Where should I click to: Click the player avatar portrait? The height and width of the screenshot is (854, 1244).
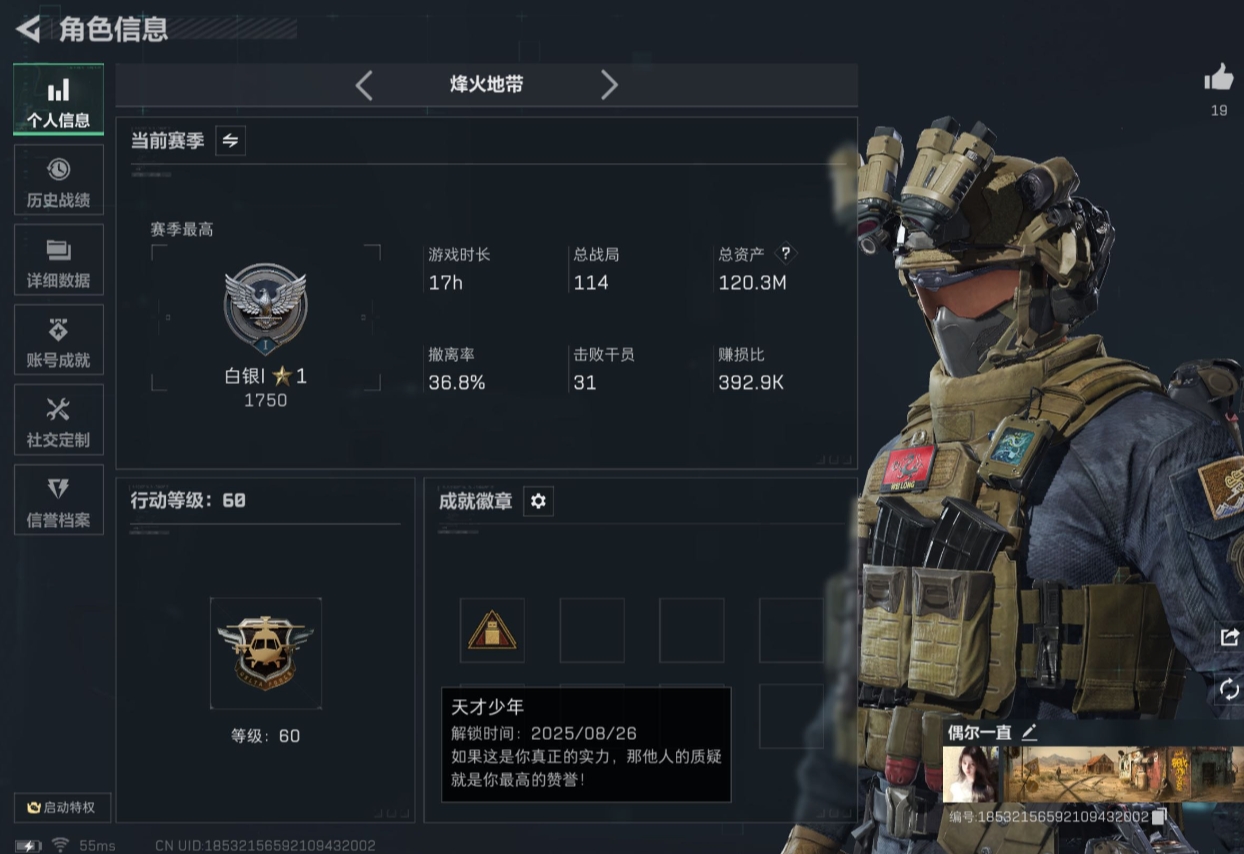[970, 774]
